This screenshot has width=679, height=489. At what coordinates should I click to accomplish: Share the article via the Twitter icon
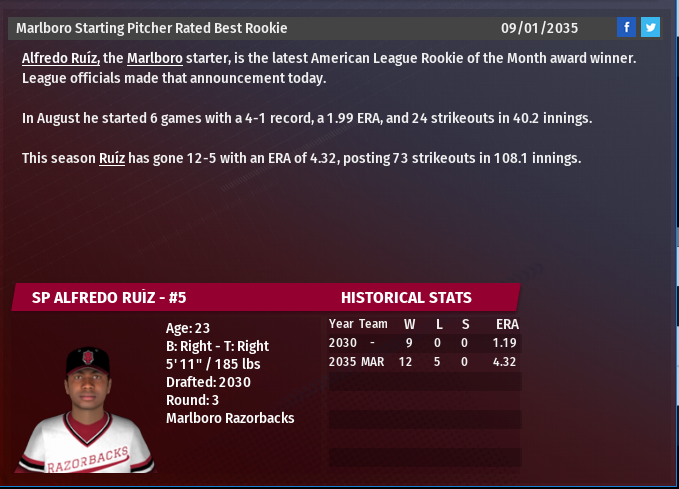[650, 27]
